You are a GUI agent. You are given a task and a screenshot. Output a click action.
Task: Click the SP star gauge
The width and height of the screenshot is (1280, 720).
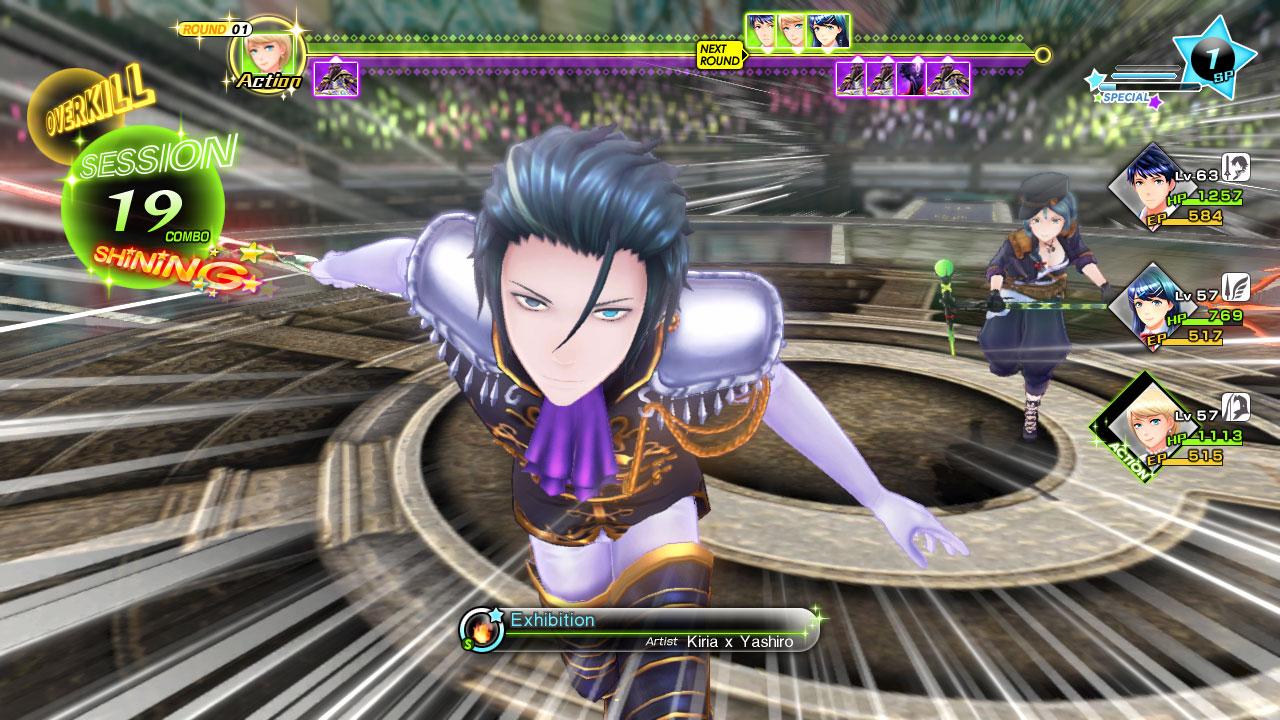point(1212,57)
